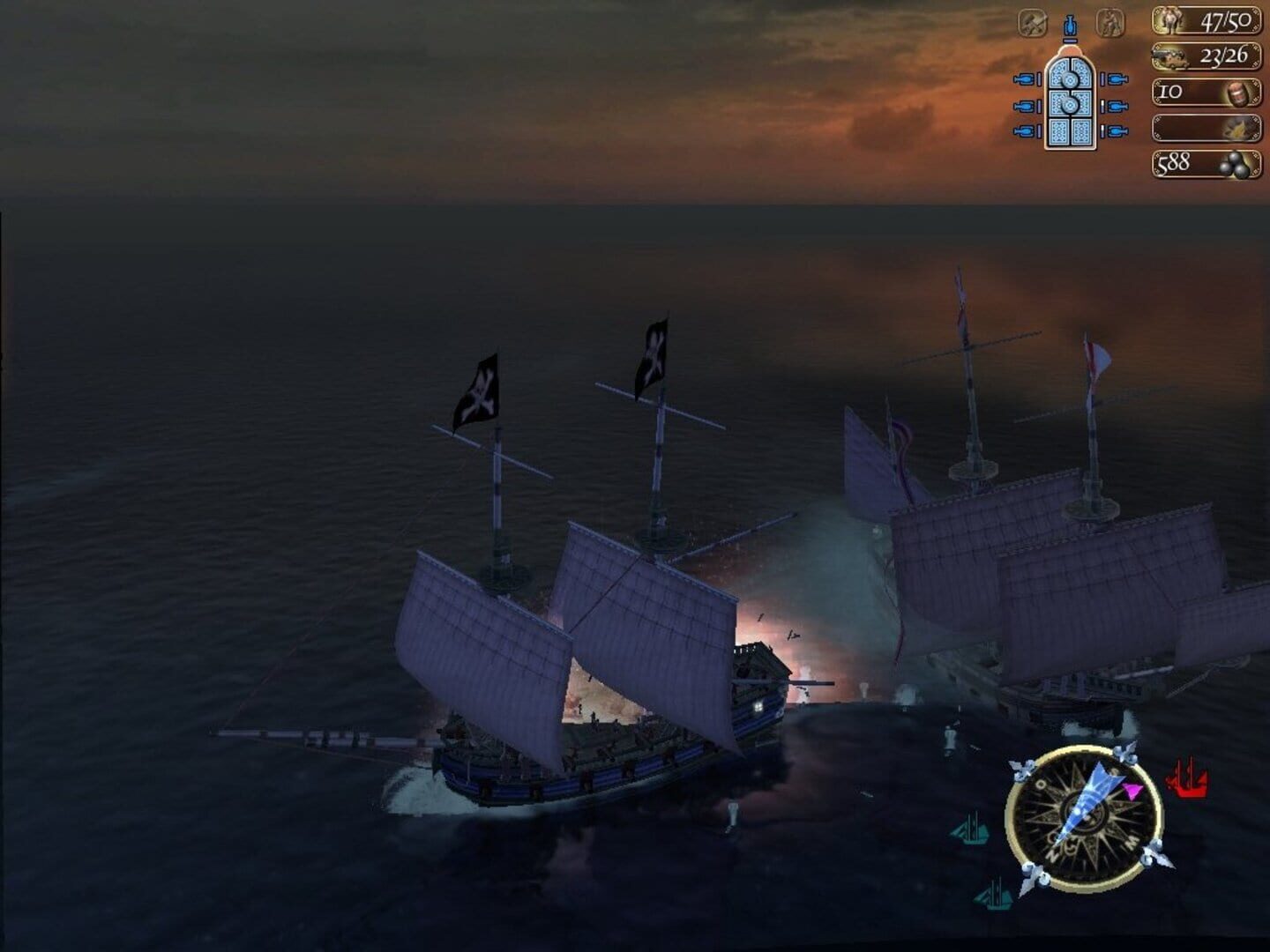
Task: Select the red enemy ship marker near compass
Action: coord(1185,778)
